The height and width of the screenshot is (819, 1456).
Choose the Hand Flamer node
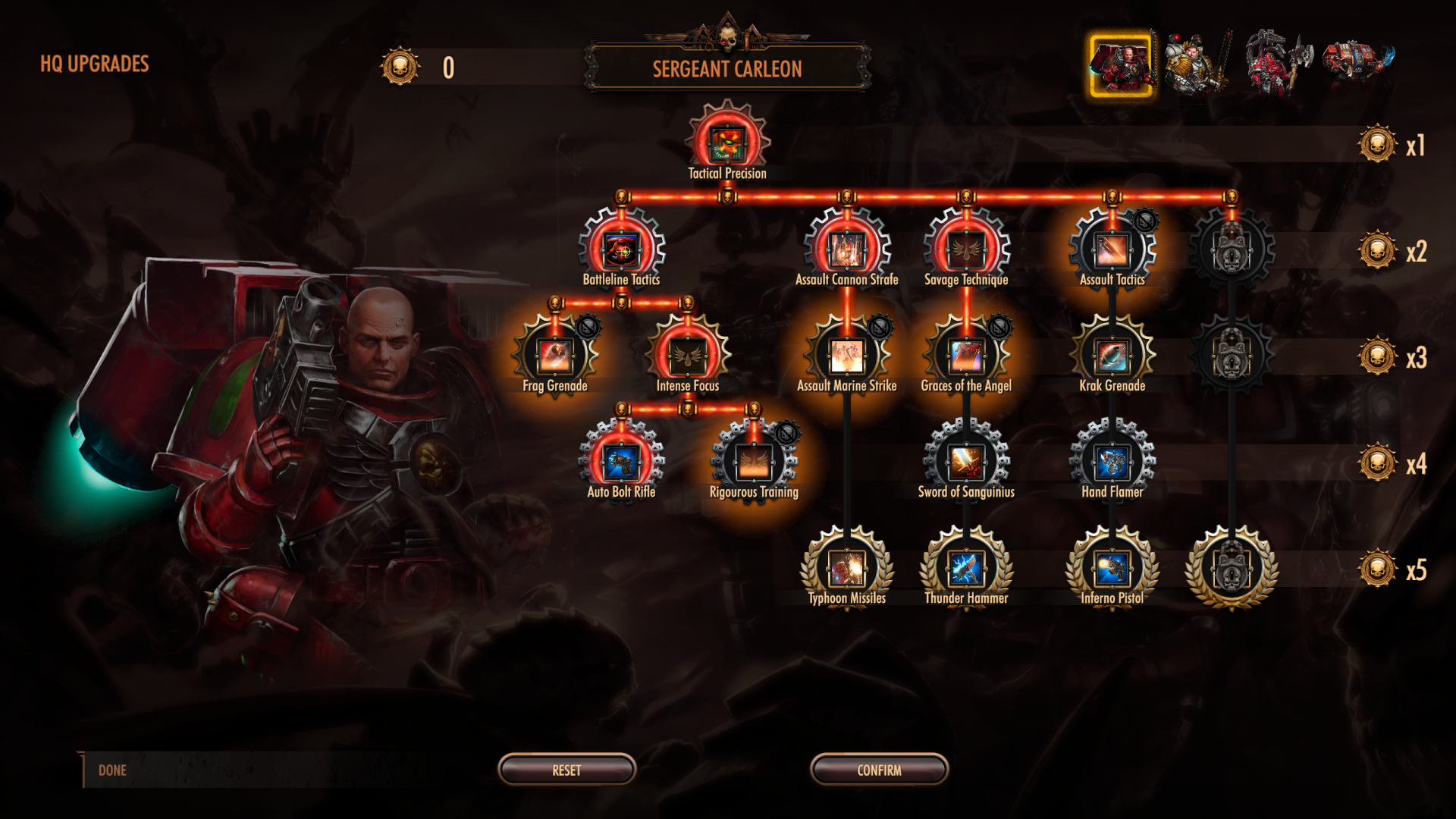click(1112, 461)
